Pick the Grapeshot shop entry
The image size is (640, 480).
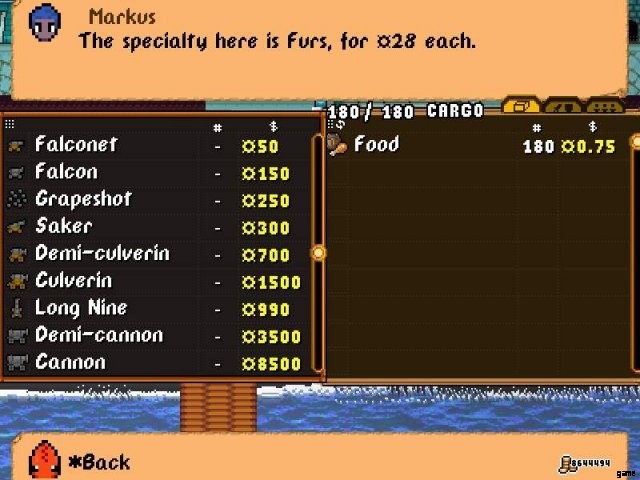click(82, 199)
